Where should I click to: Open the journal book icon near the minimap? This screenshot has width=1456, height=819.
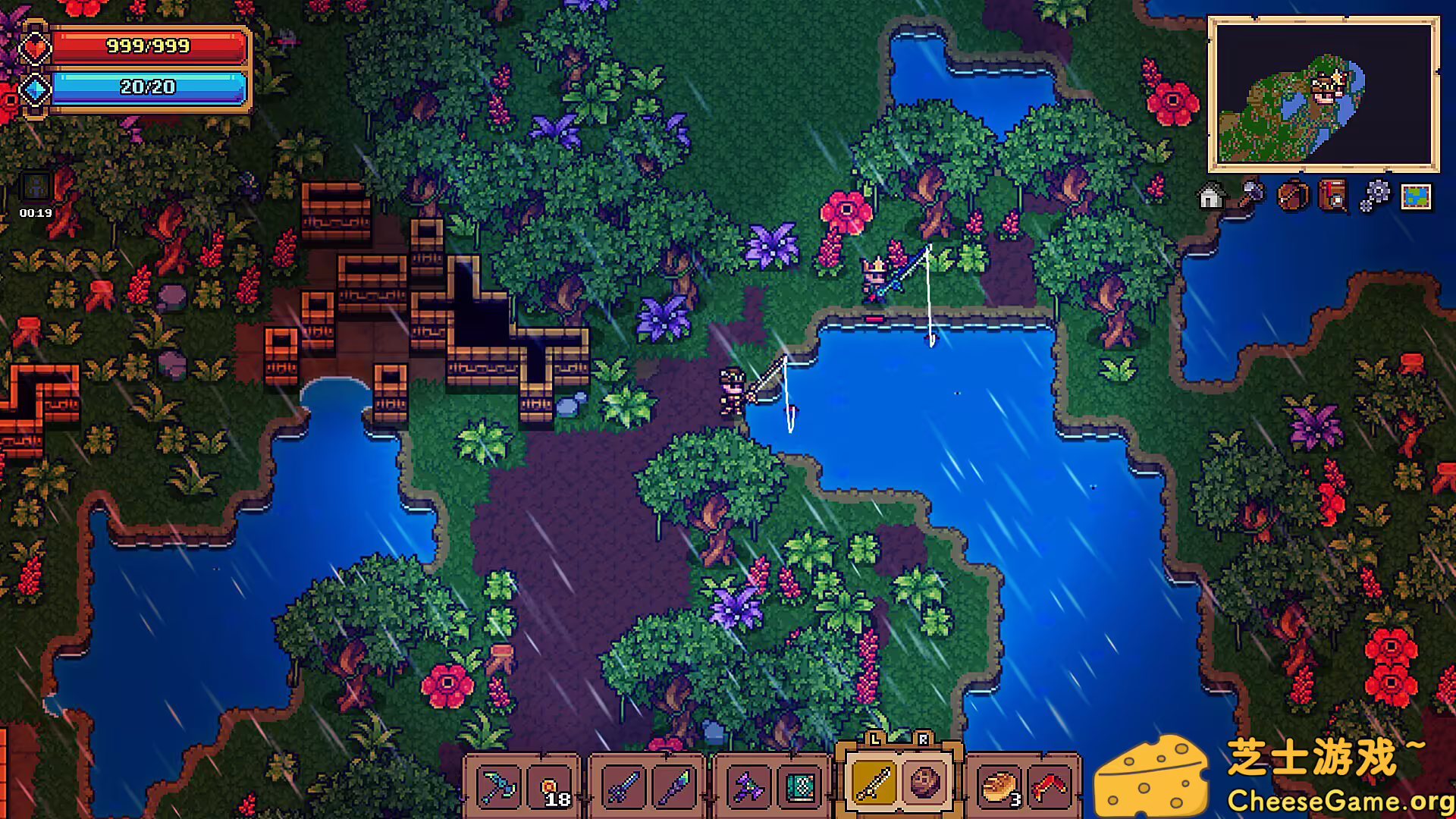1332,197
